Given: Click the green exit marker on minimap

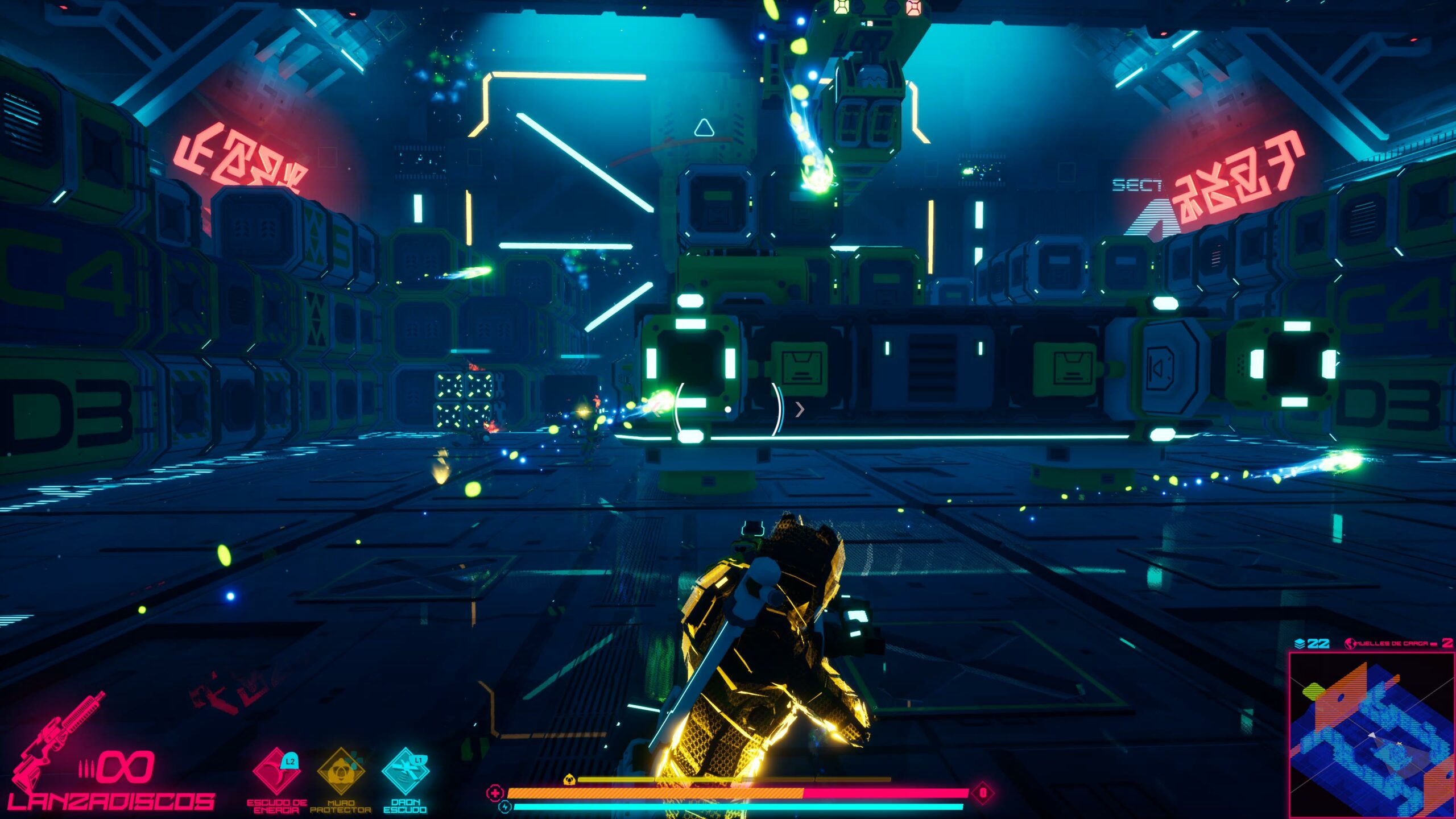Looking at the screenshot, I should pyautogui.click(x=1313, y=691).
